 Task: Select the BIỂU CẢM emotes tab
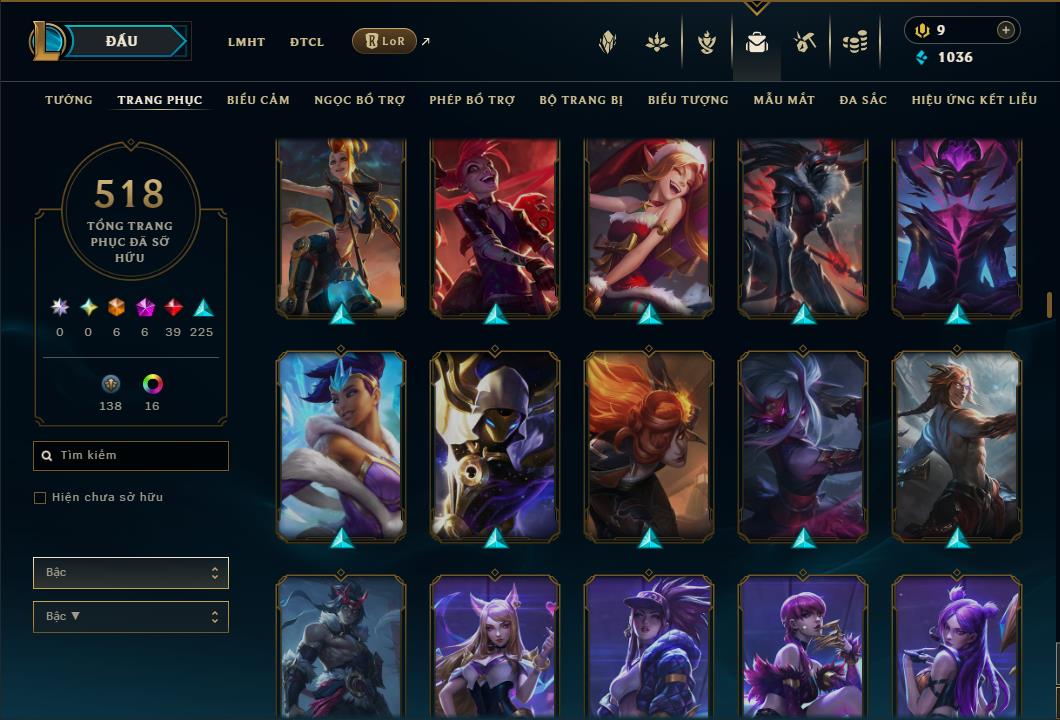point(258,100)
